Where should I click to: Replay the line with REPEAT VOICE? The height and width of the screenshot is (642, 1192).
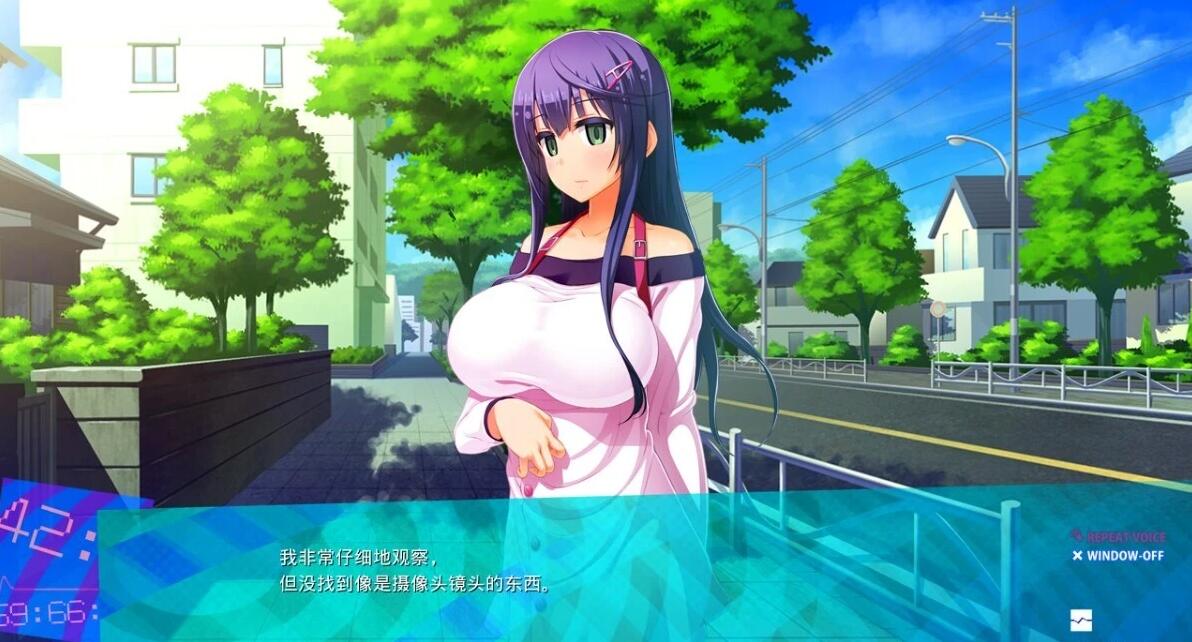click(x=1119, y=537)
